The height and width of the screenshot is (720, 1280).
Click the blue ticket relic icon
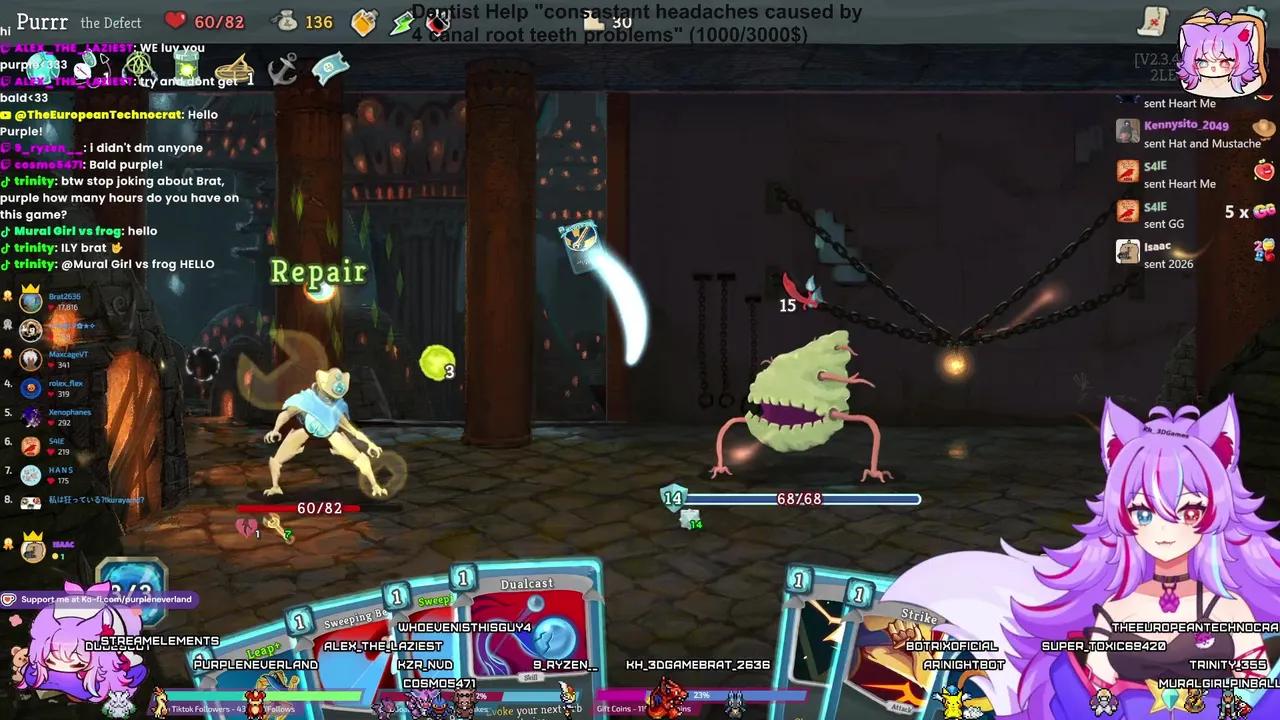tap(333, 69)
